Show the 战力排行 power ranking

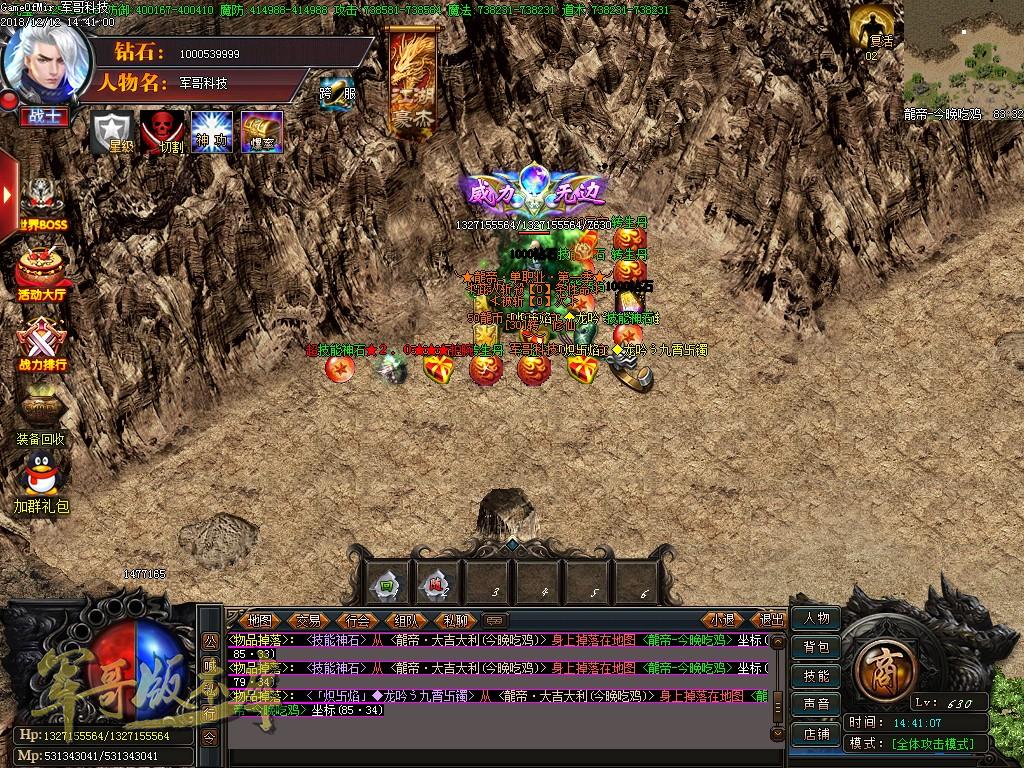coord(41,341)
